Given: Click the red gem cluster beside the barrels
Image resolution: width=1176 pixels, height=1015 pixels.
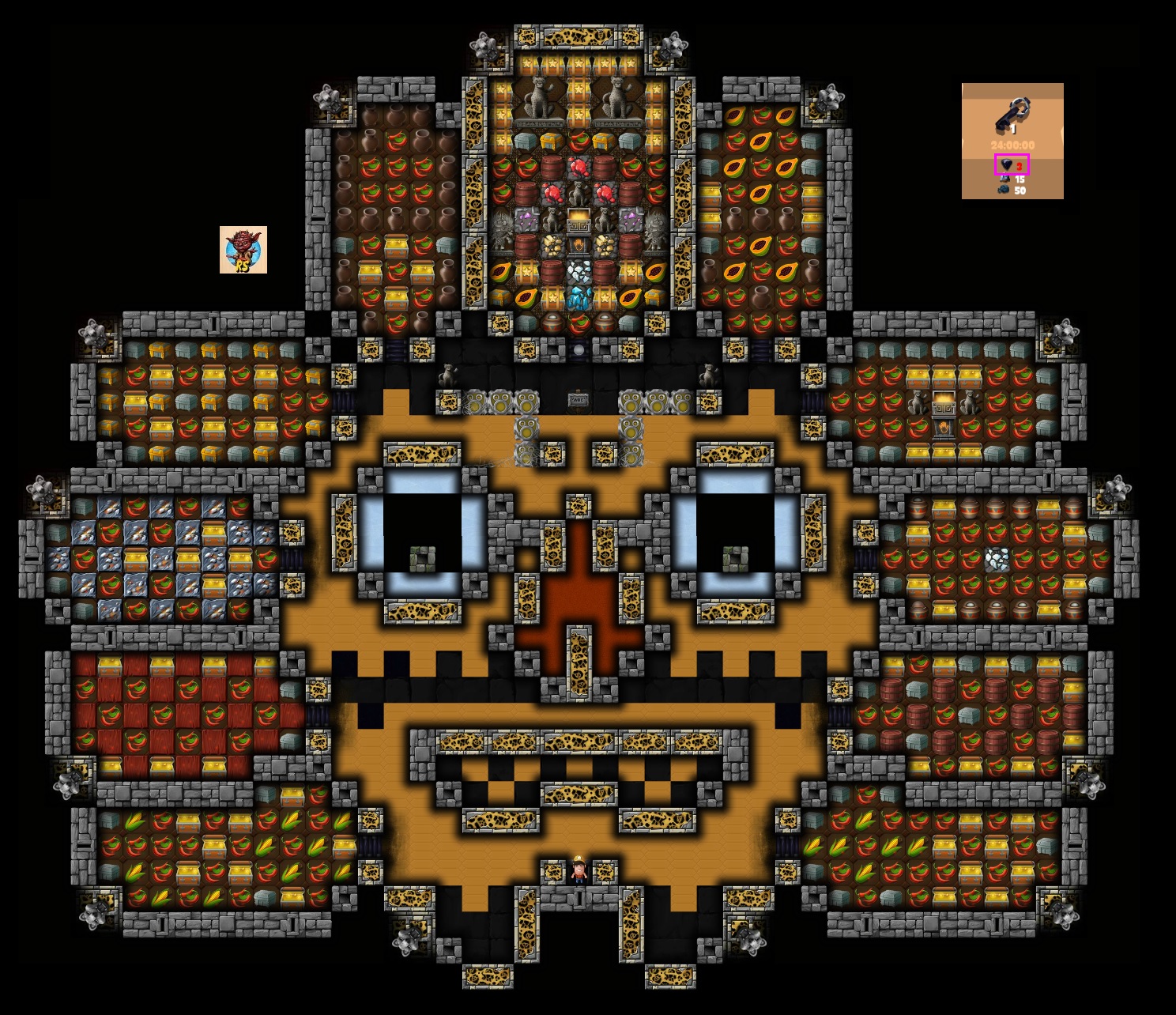Looking at the screenshot, I should 579,168.
